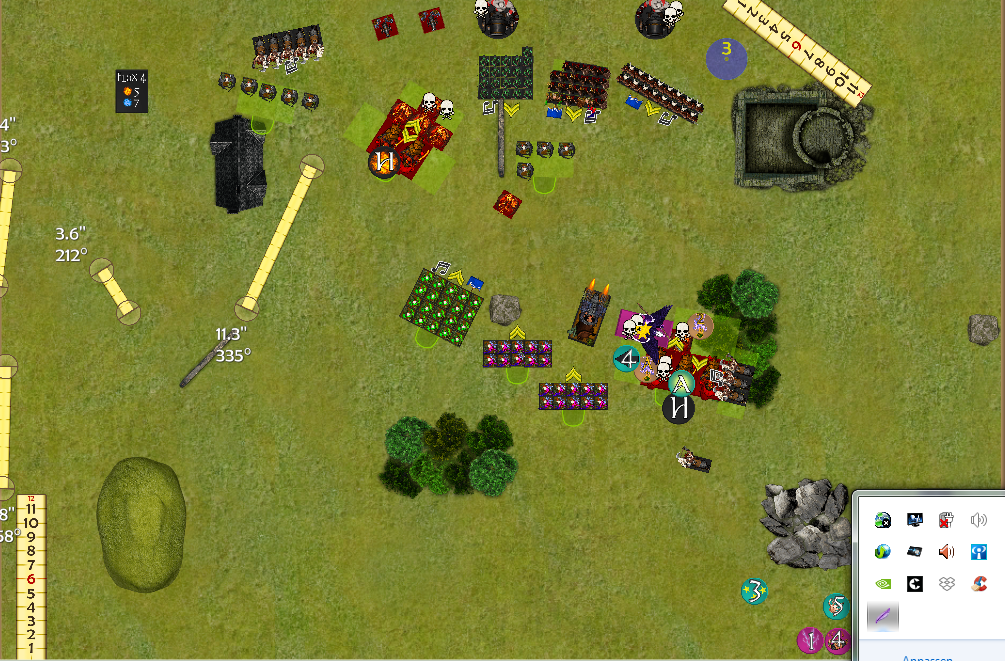Pick the magenta number 1 token

tap(810, 640)
